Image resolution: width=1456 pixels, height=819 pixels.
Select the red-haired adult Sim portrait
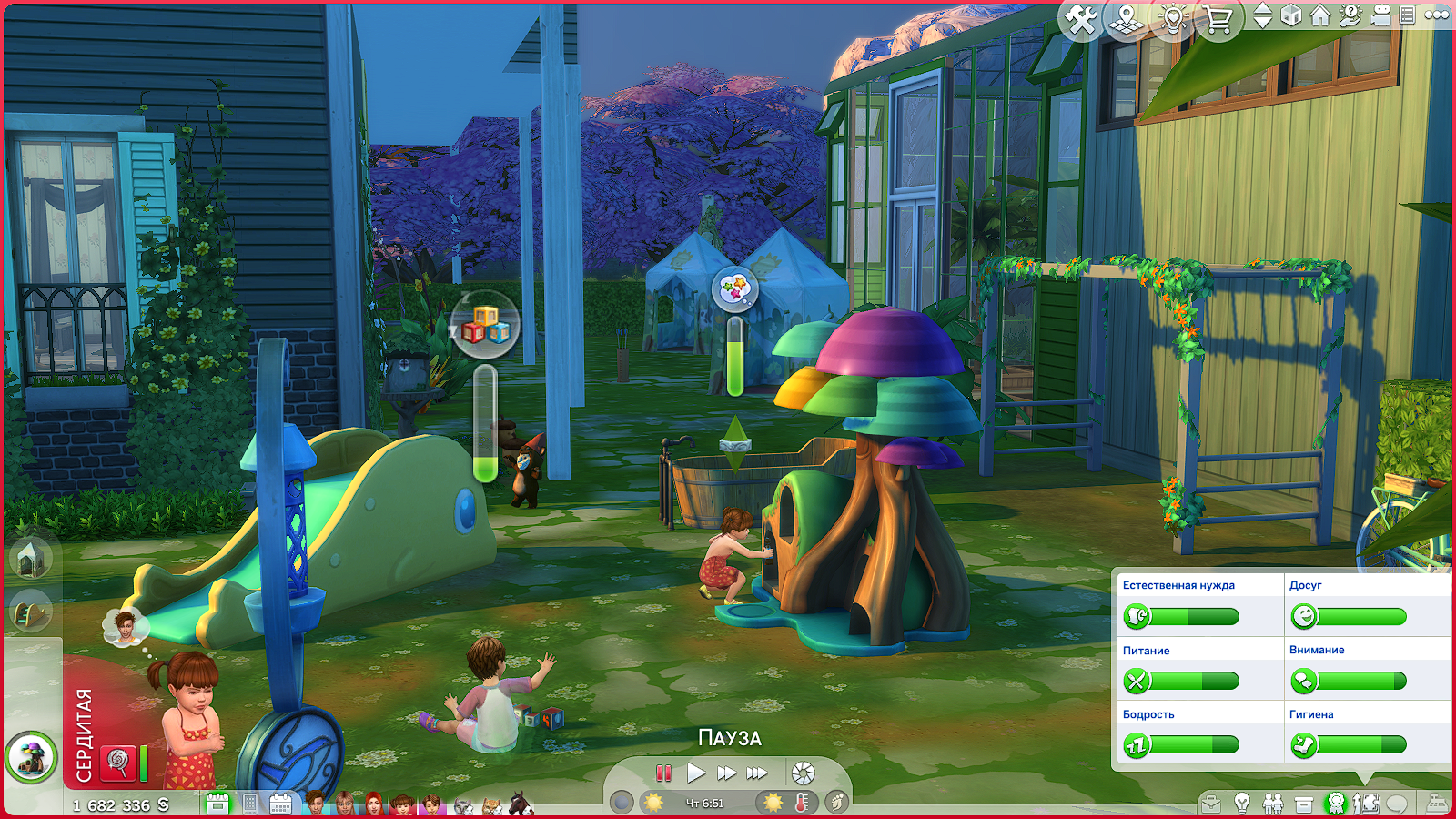tap(373, 804)
